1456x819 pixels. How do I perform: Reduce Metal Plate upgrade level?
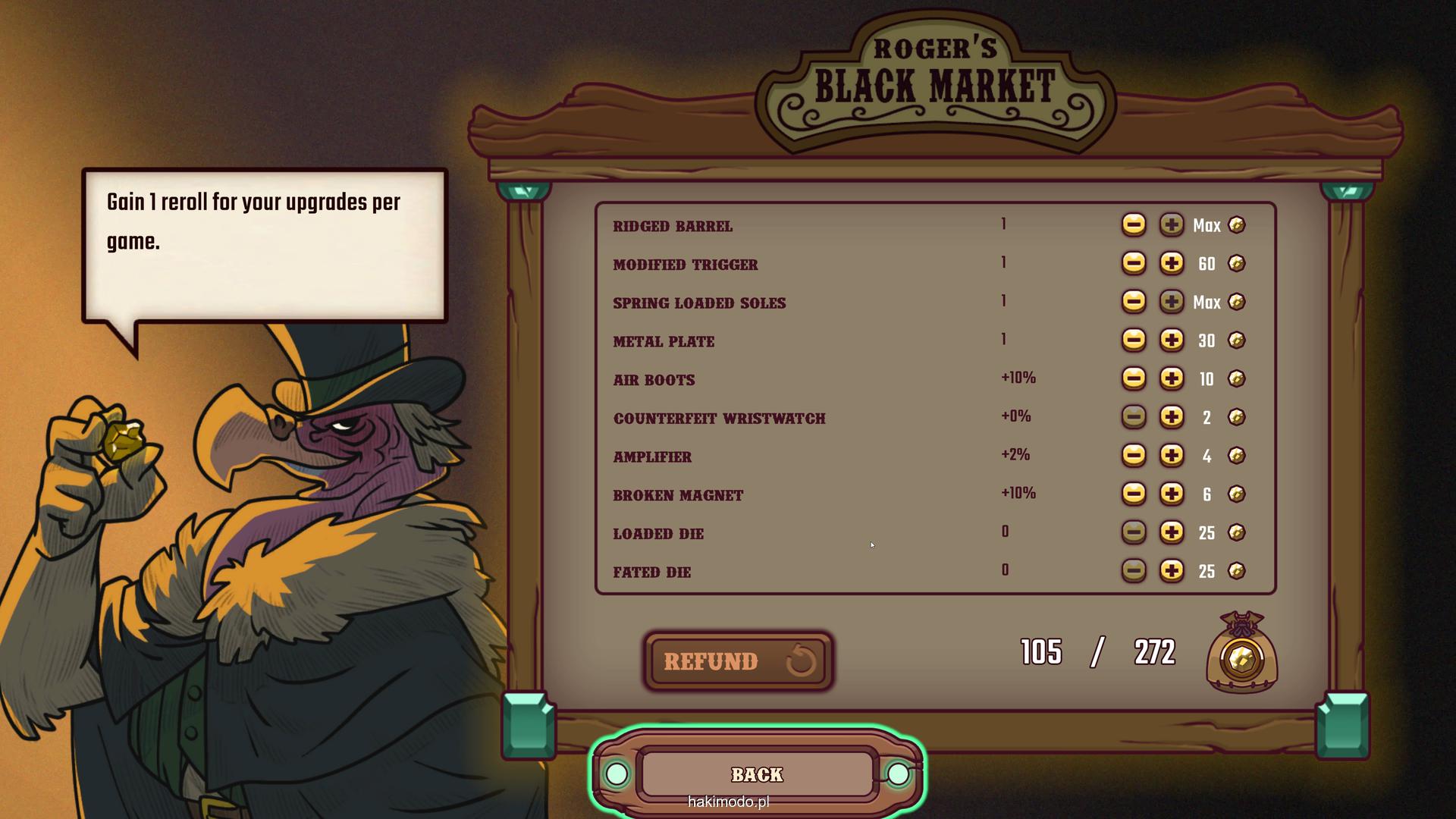1134,340
